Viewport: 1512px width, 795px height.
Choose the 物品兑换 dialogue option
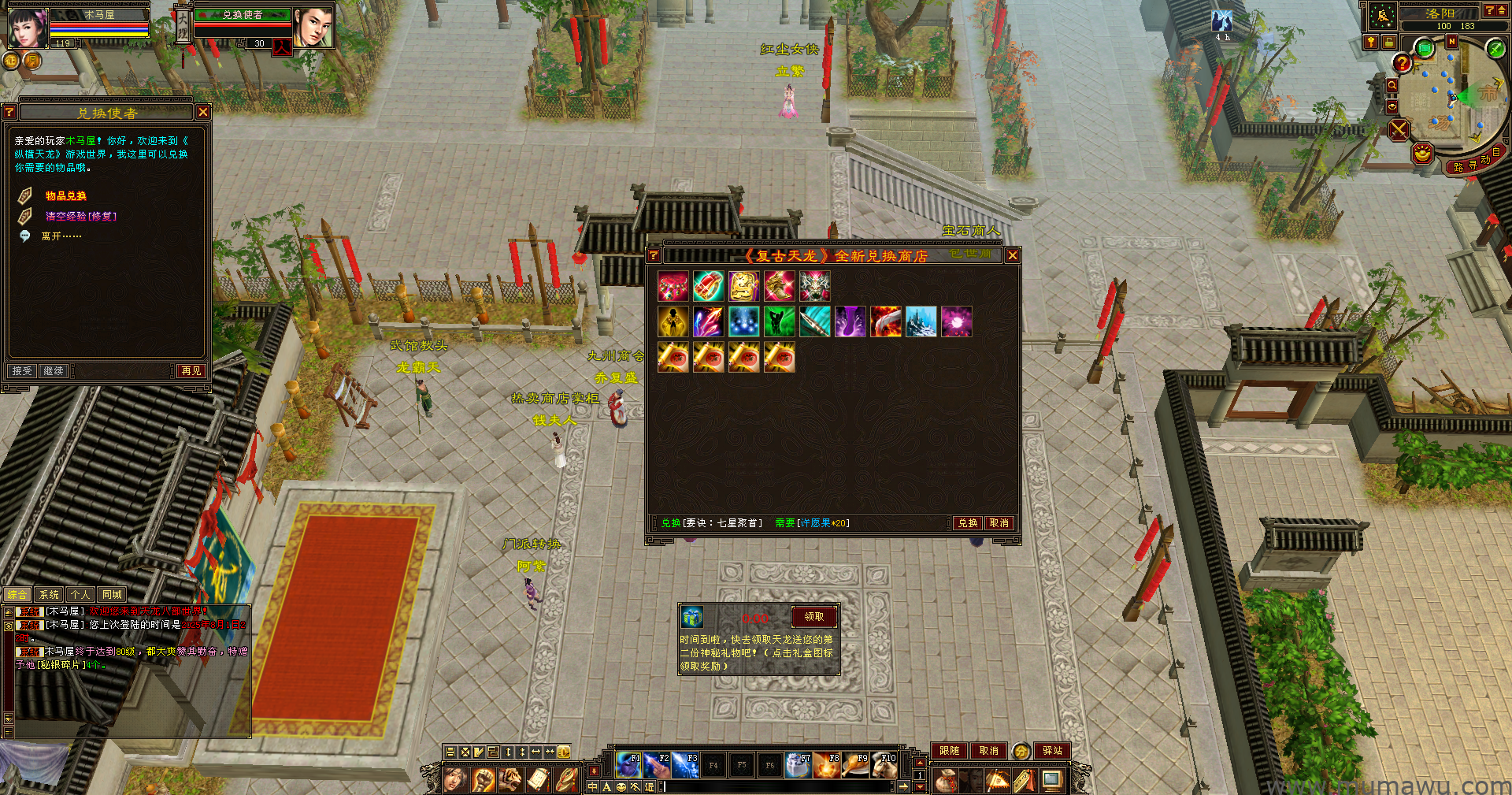(x=66, y=196)
